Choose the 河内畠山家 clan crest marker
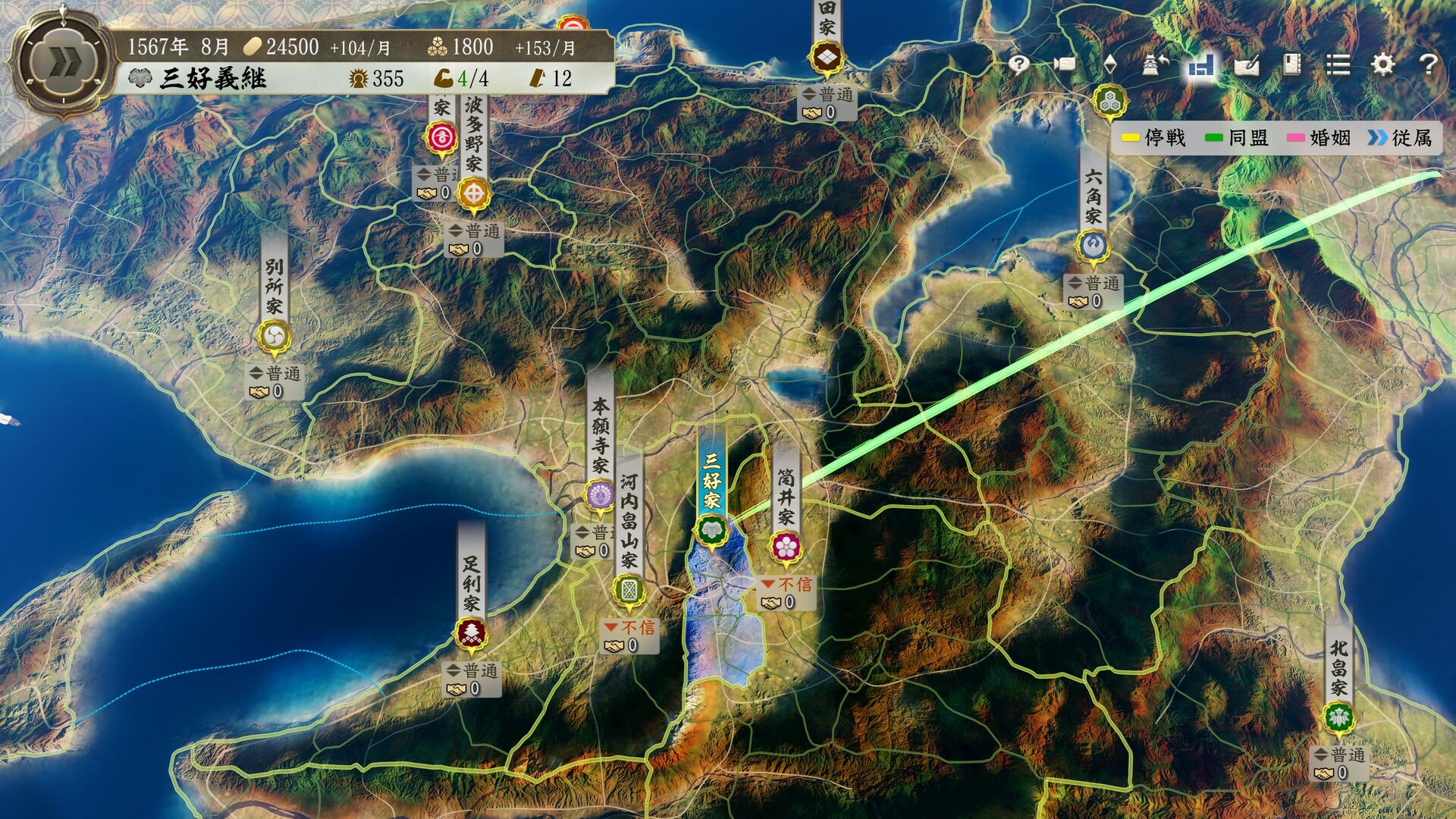Image resolution: width=1456 pixels, height=819 pixels. tap(629, 590)
